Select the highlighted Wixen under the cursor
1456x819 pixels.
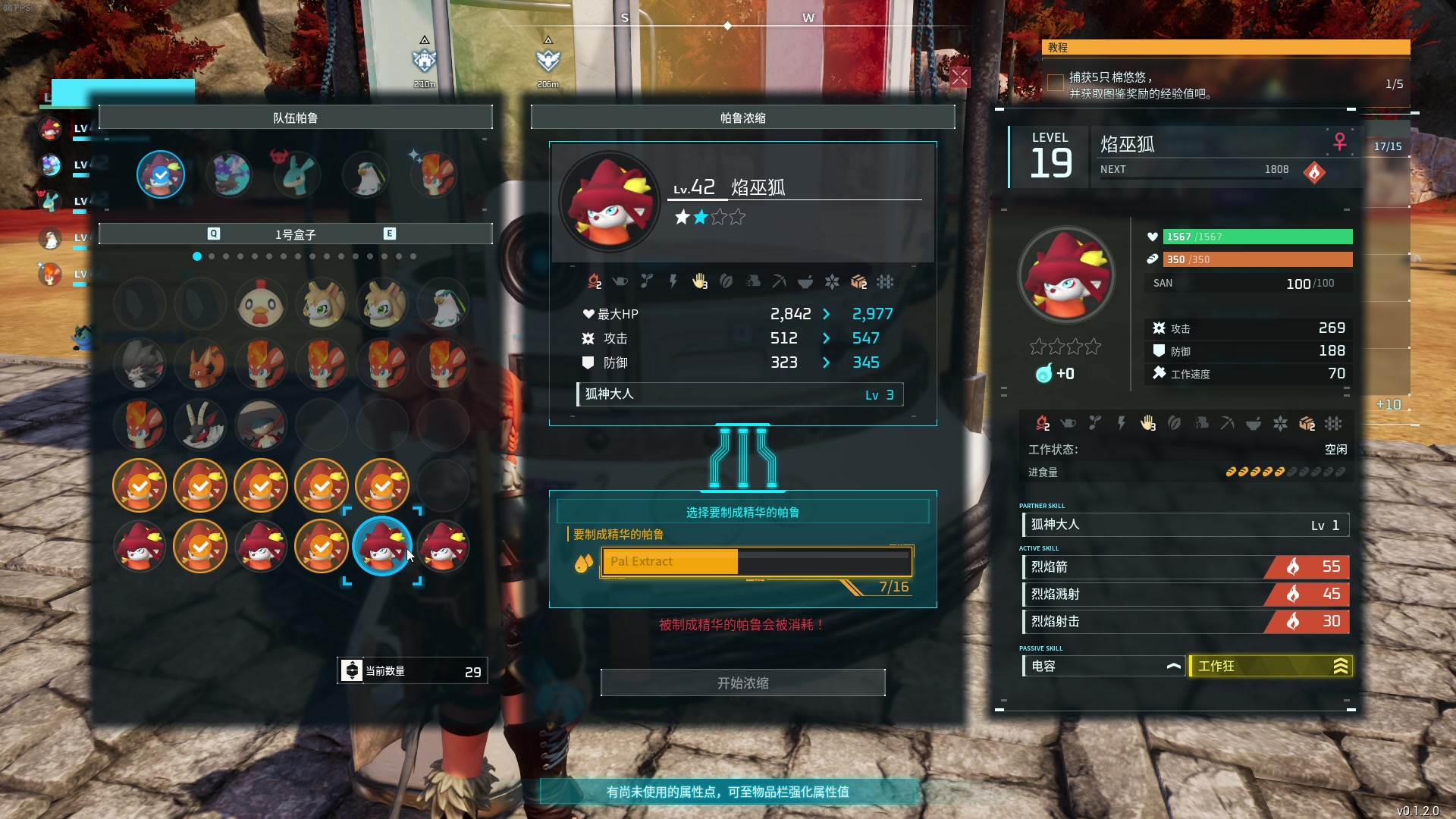coord(382,546)
